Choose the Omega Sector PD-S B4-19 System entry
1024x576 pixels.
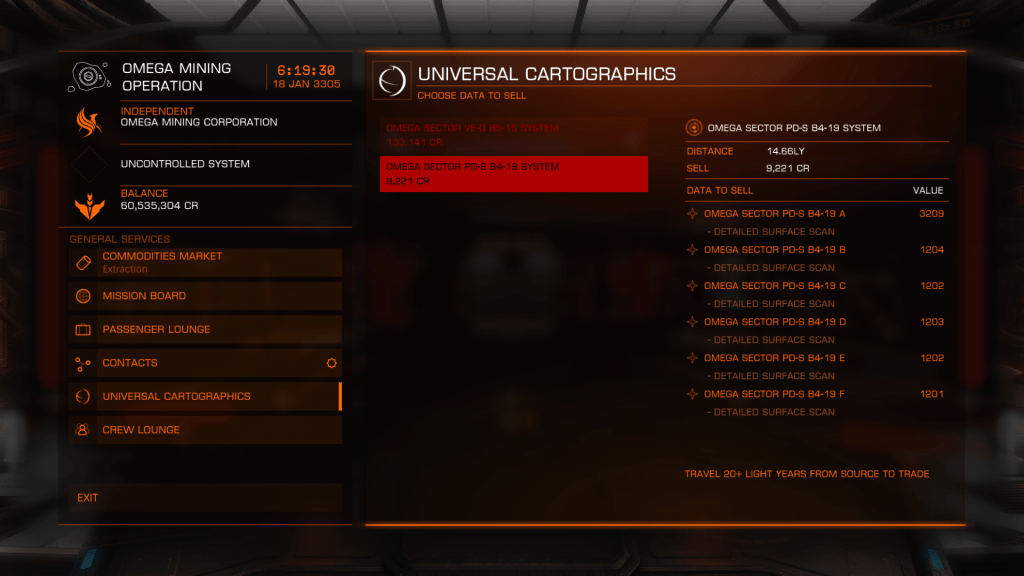pyautogui.click(x=513, y=174)
